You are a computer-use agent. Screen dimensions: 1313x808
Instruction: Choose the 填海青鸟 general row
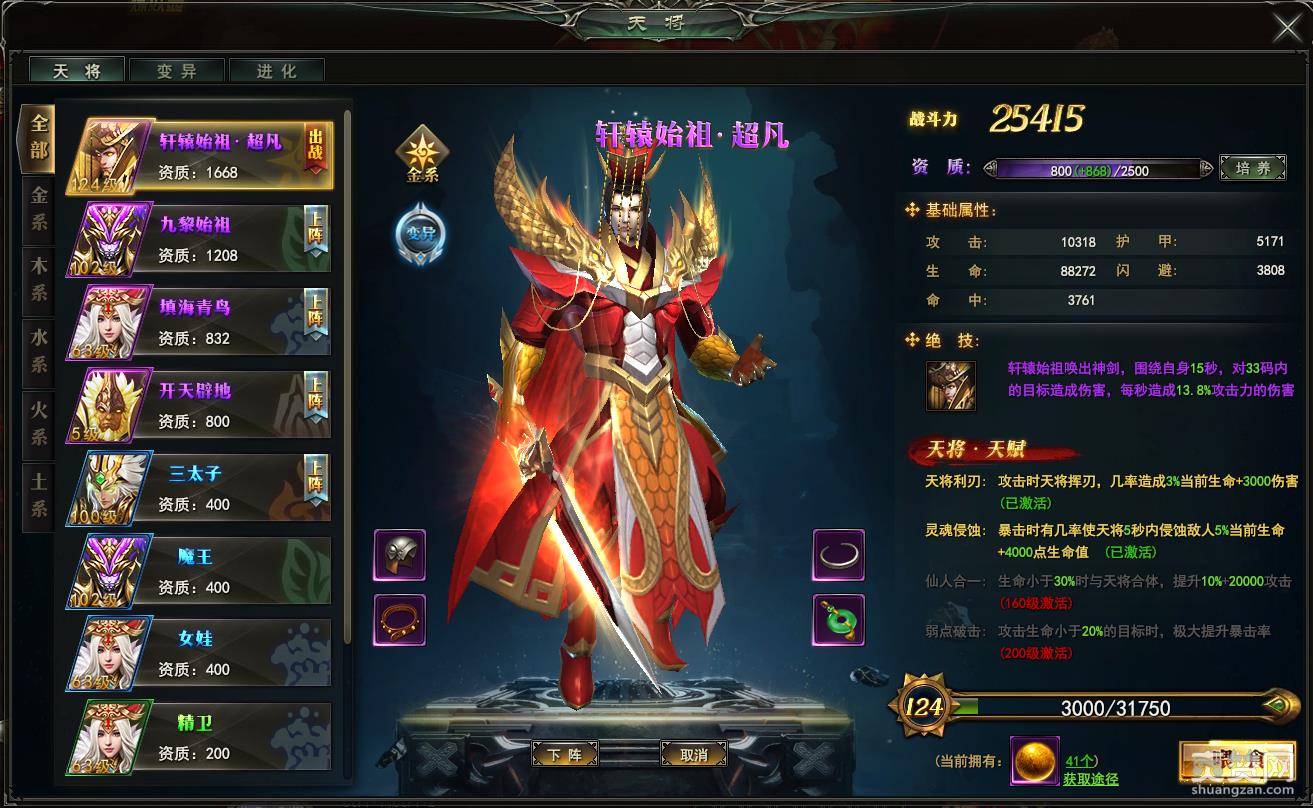[199, 323]
